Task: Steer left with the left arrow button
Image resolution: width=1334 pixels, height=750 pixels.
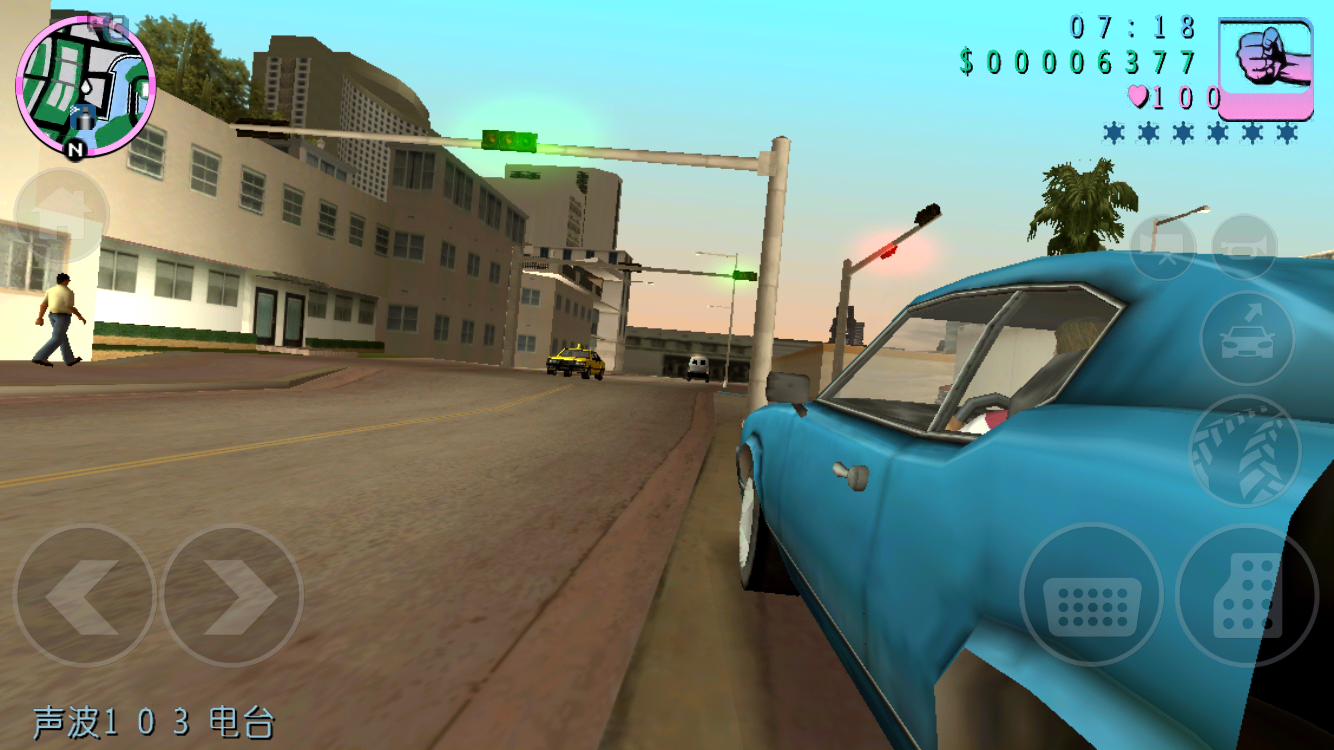Action: pyautogui.click(x=84, y=595)
